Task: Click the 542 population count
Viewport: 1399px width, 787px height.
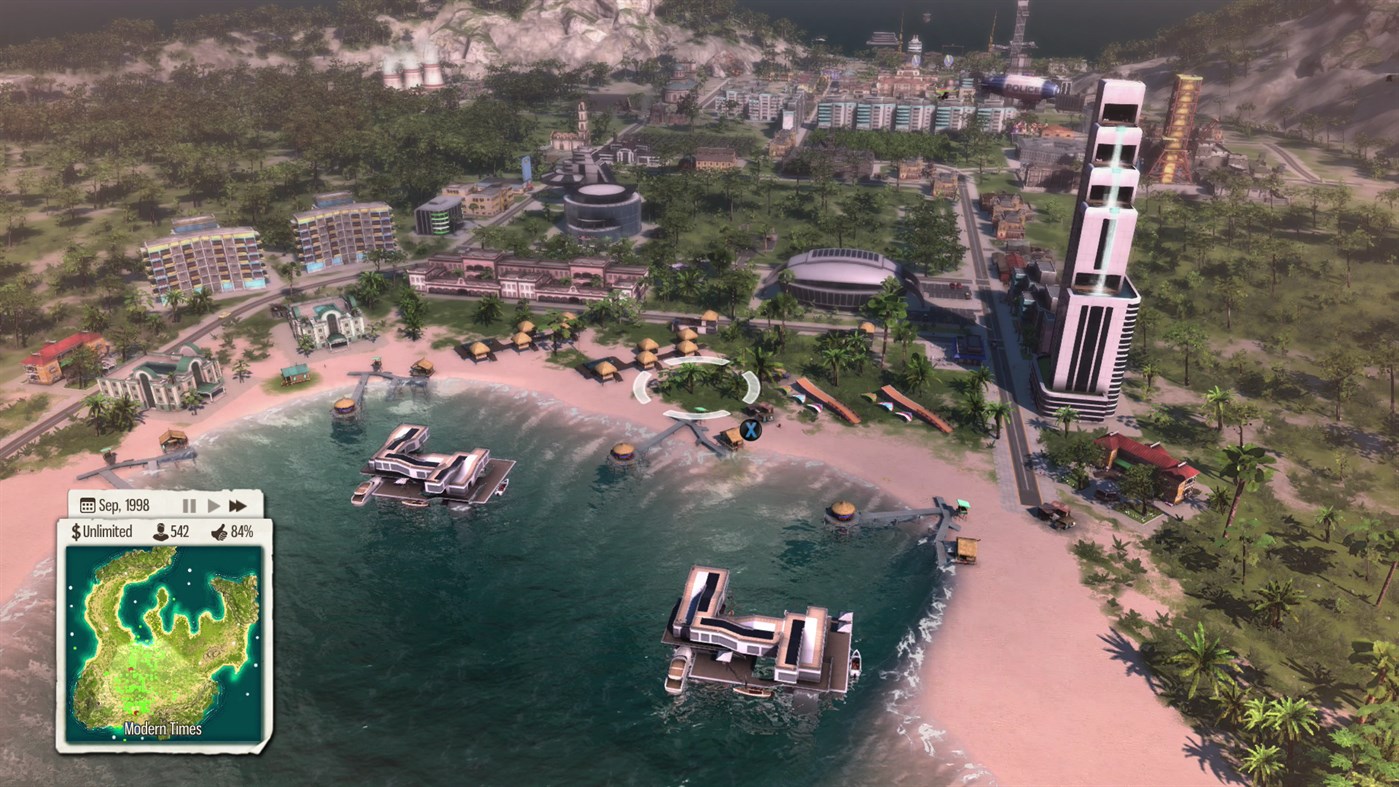Action: tap(181, 531)
